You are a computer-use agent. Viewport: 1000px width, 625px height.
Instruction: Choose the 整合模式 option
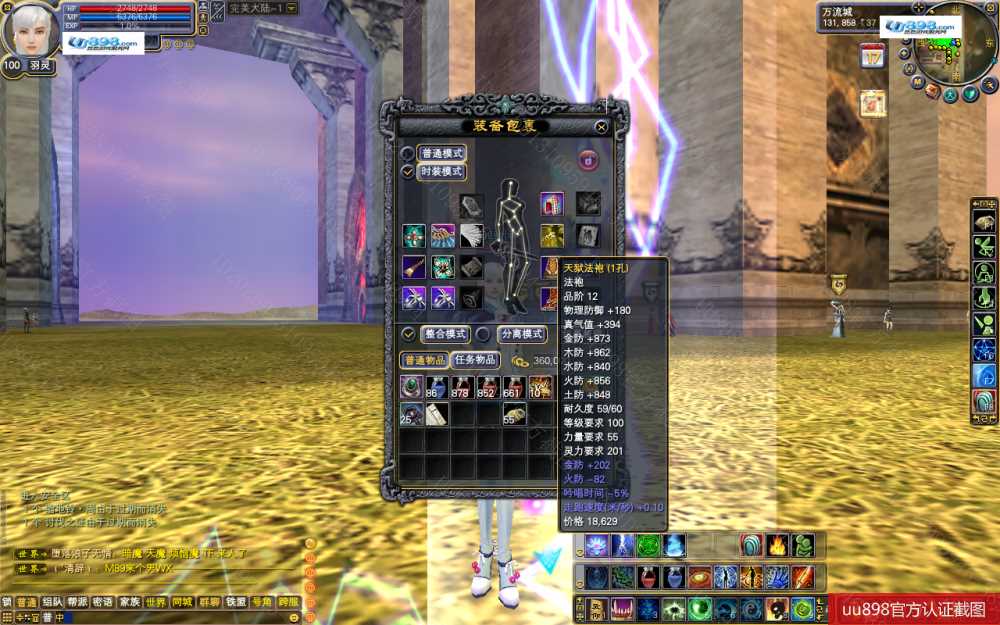408,334
